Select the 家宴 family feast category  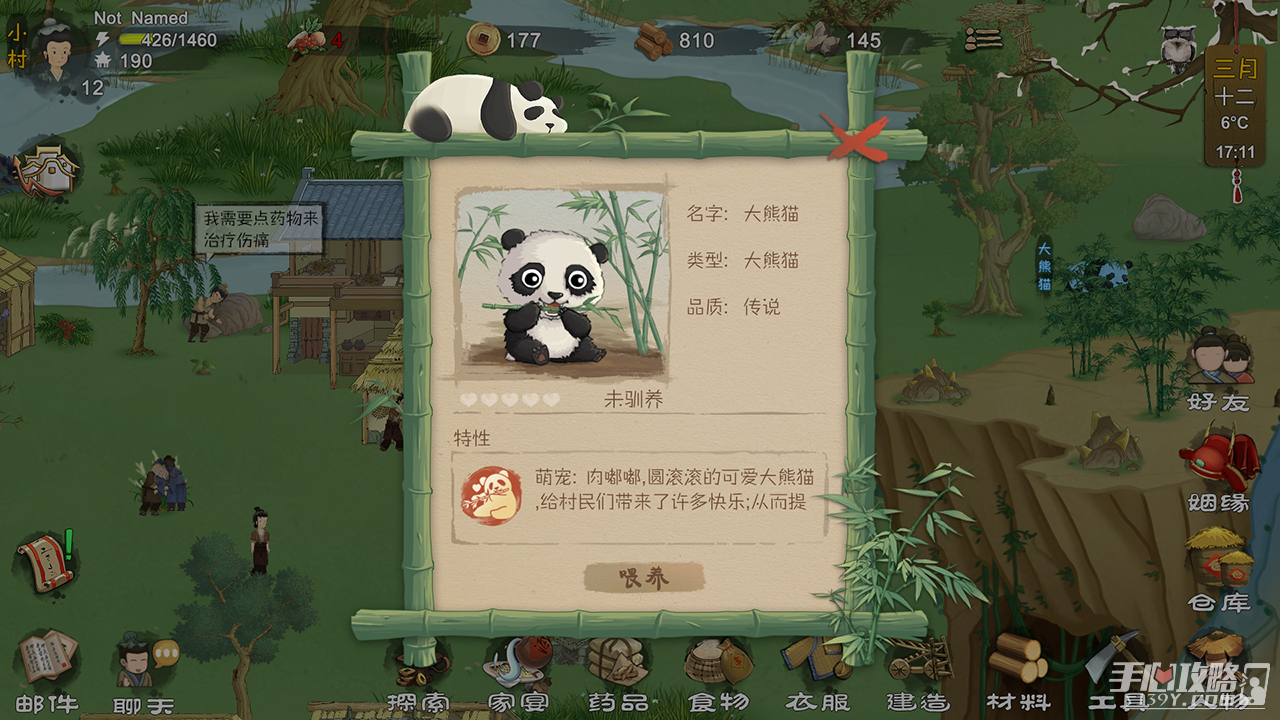[517, 668]
